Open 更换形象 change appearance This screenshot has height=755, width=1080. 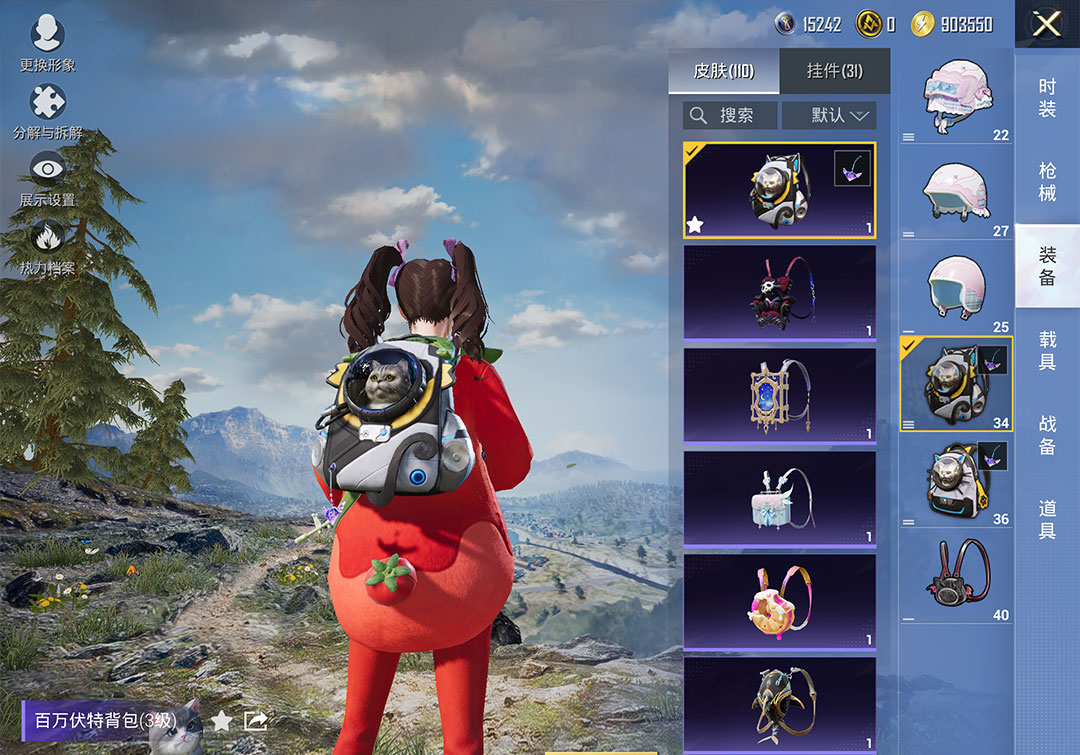(x=47, y=44)
